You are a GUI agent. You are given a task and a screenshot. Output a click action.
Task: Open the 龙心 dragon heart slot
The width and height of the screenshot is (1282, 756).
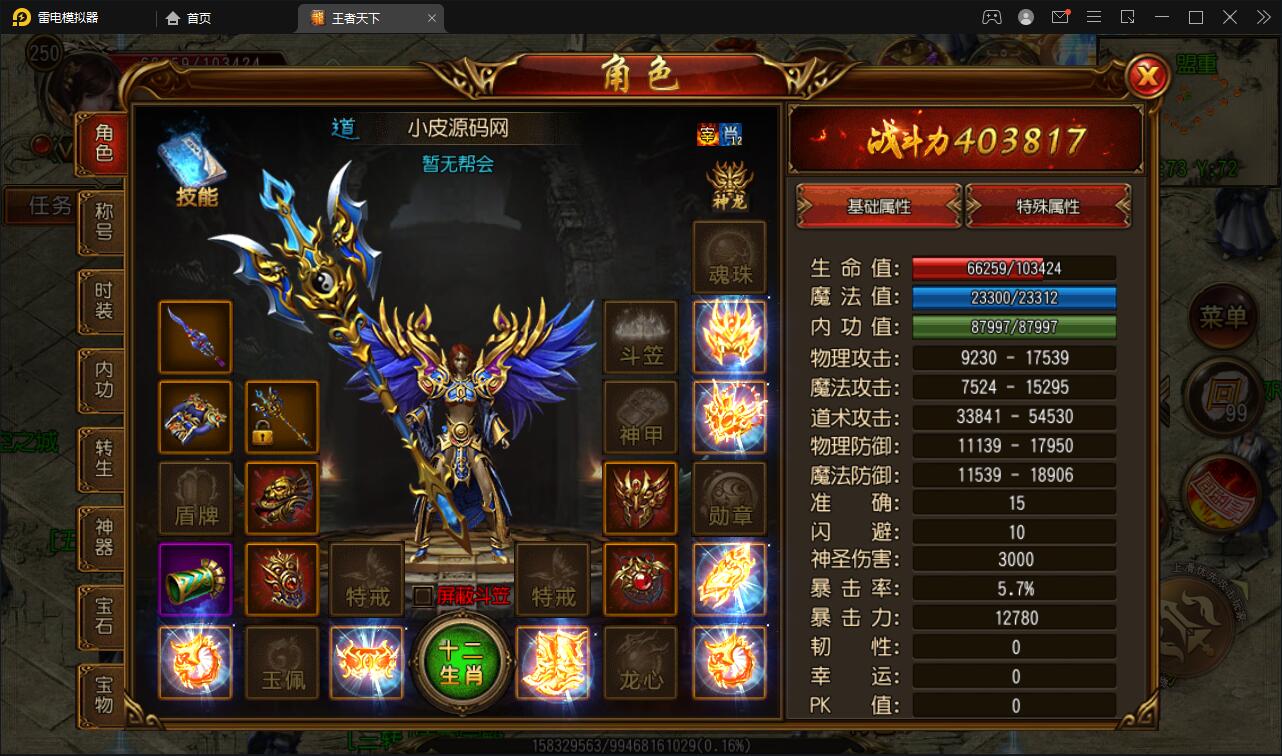point(641,662)
